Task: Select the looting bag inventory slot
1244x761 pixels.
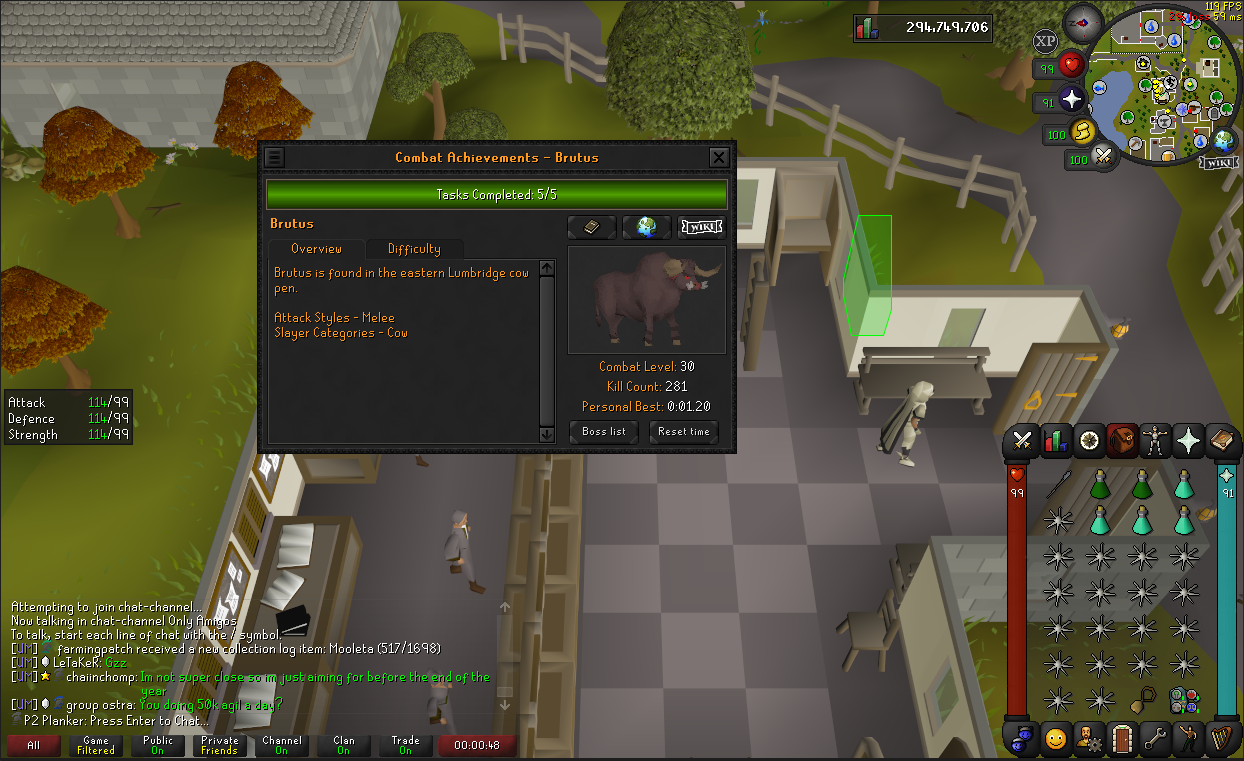Action: [x=1142, y=698]
